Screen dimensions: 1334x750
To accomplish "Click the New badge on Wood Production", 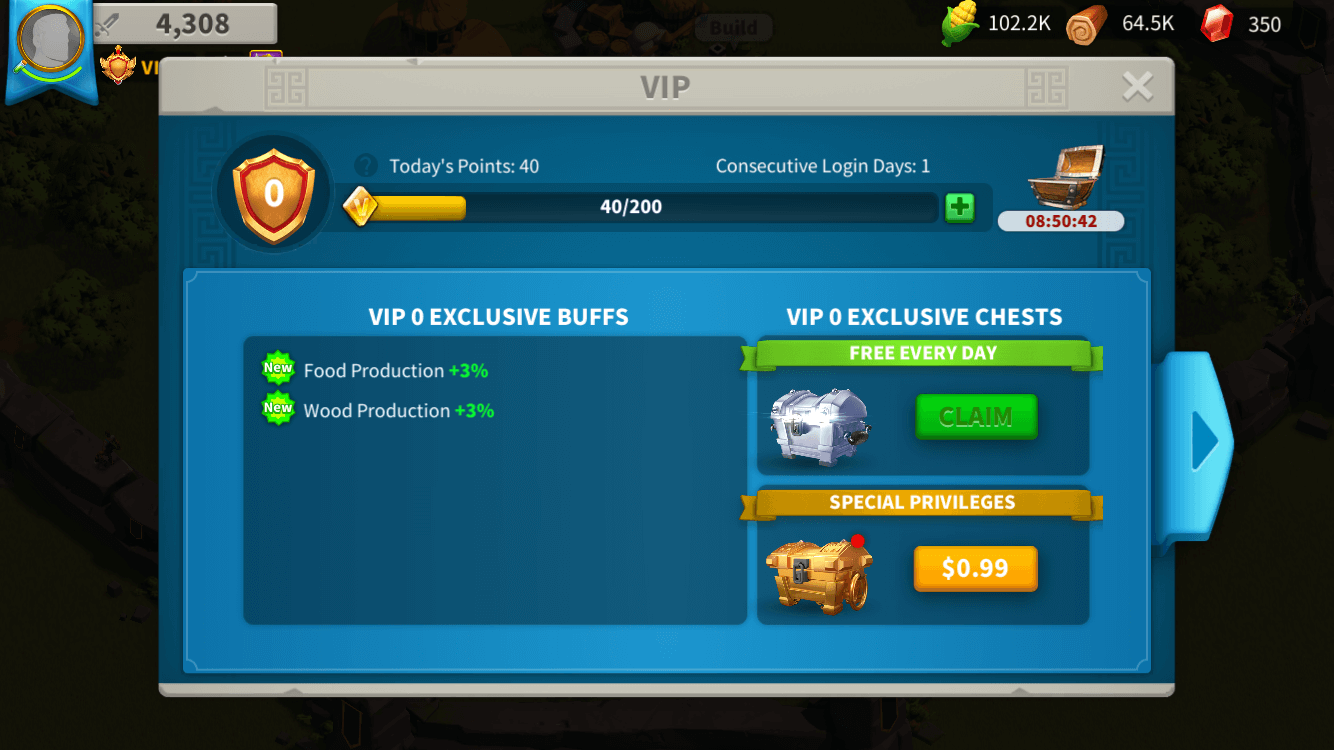I will 277,407.
